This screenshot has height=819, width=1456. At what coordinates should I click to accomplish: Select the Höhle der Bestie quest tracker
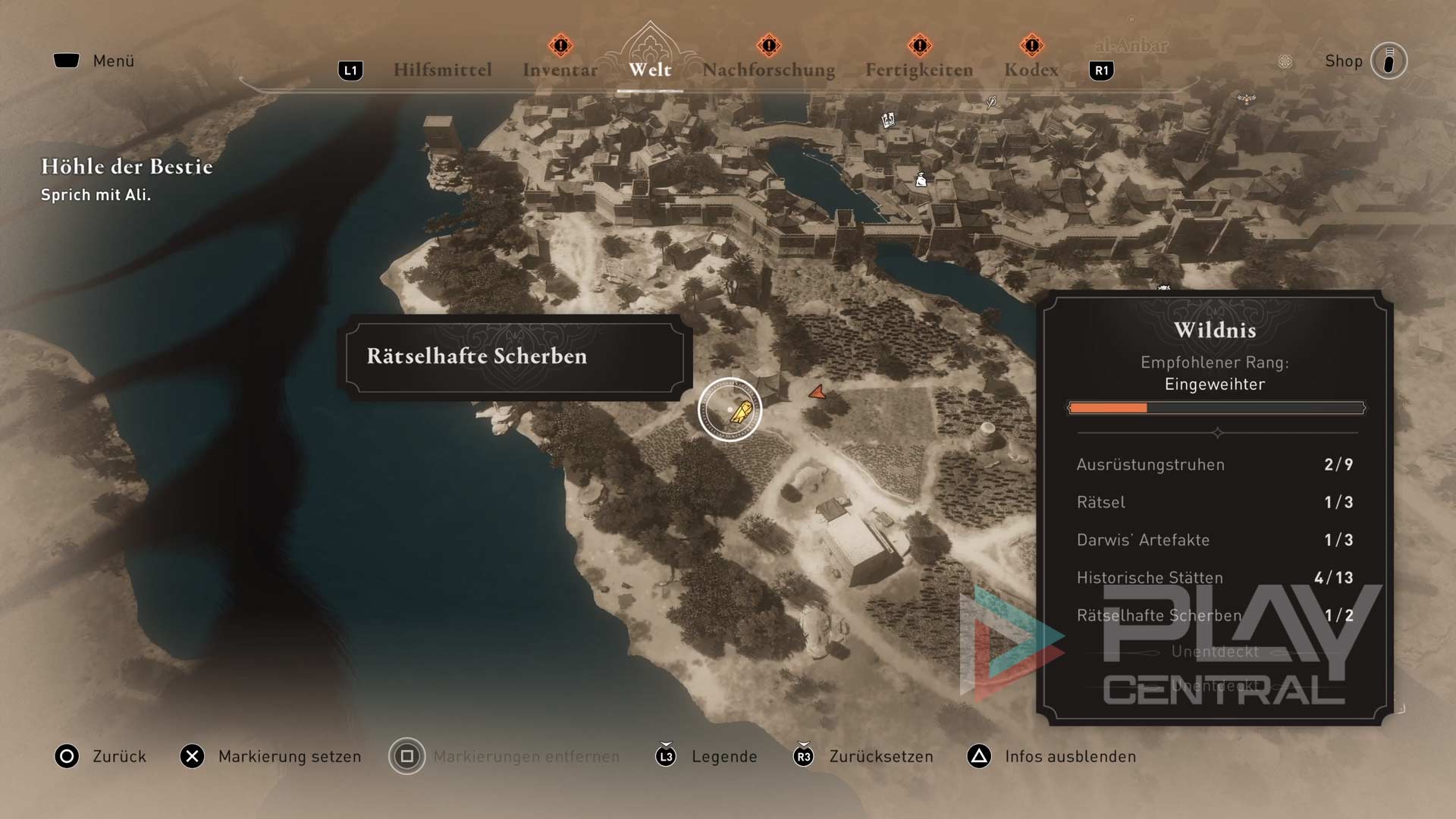tap(127, 167)
